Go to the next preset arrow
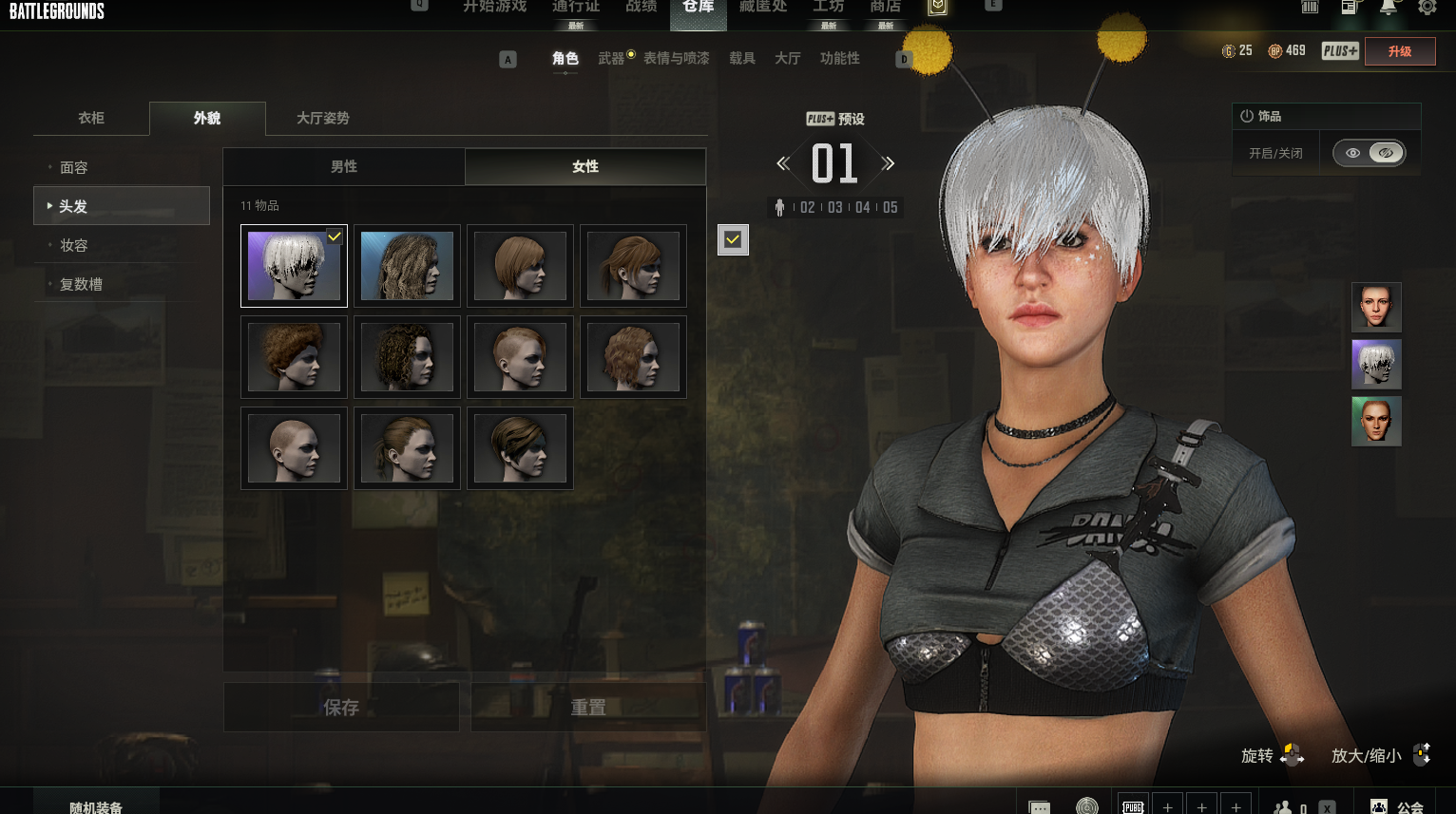The image size is (1456, 814). pyautogui.click(x=889, y=163)
